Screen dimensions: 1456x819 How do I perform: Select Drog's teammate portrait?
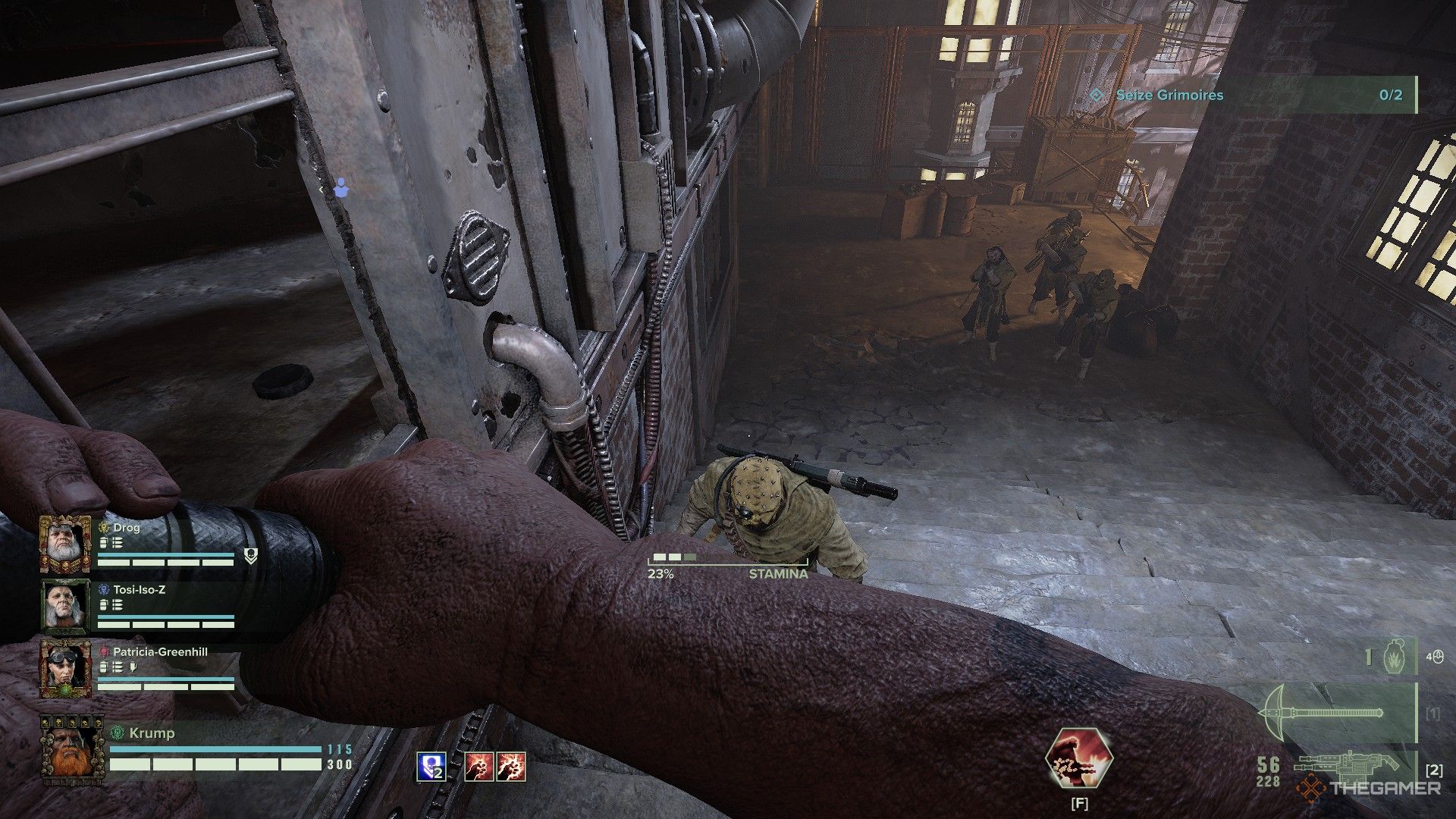(65, 543)
